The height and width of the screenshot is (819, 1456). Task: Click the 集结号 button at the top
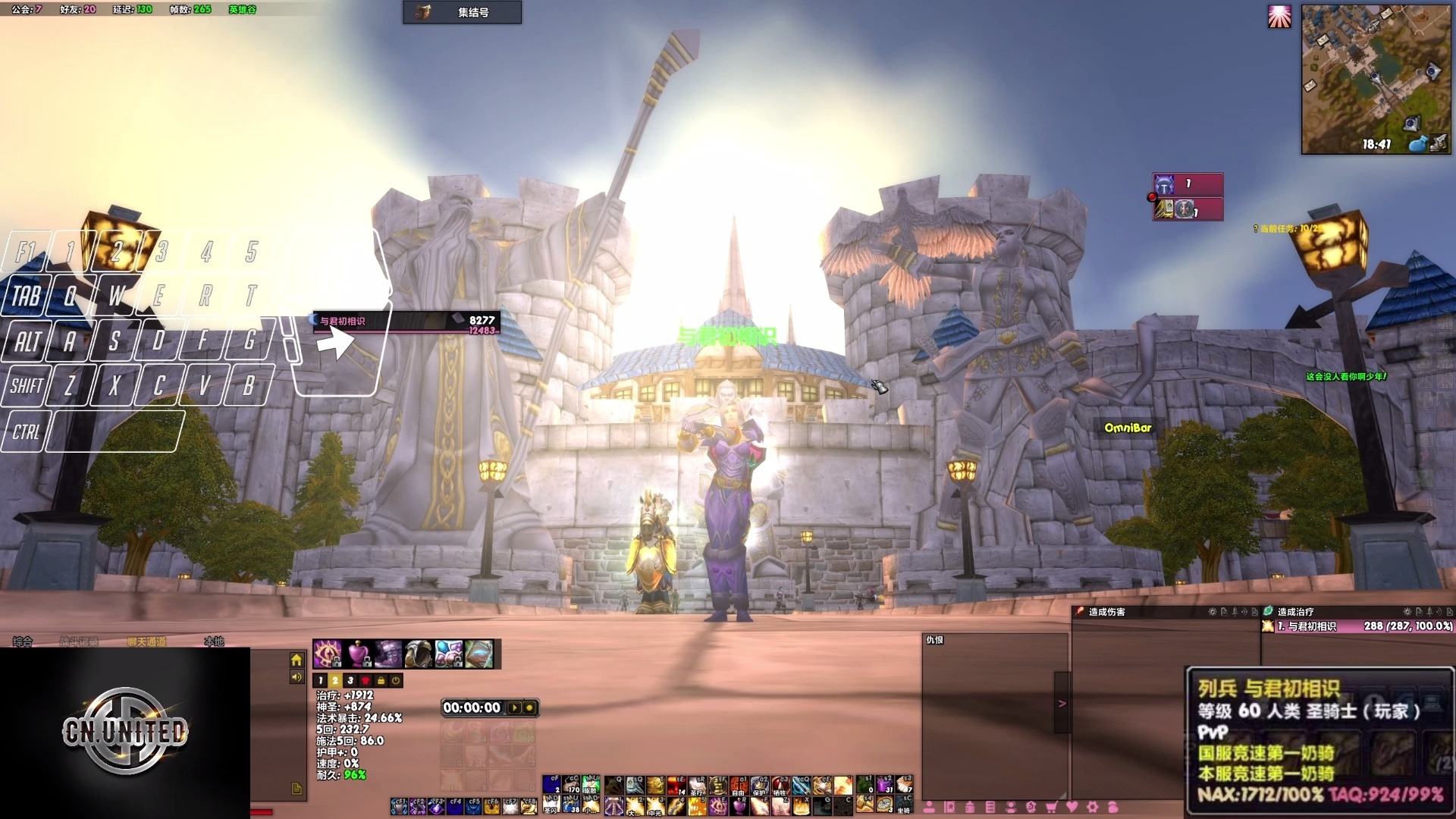(462, 12)
